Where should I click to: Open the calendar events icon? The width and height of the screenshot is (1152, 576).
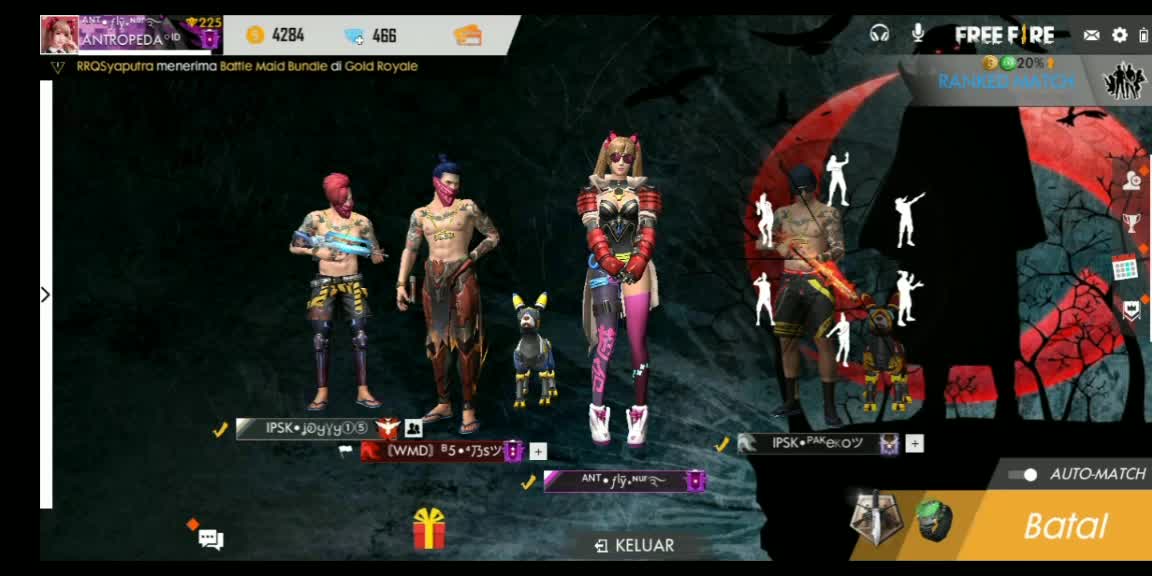click(1126, 268)
